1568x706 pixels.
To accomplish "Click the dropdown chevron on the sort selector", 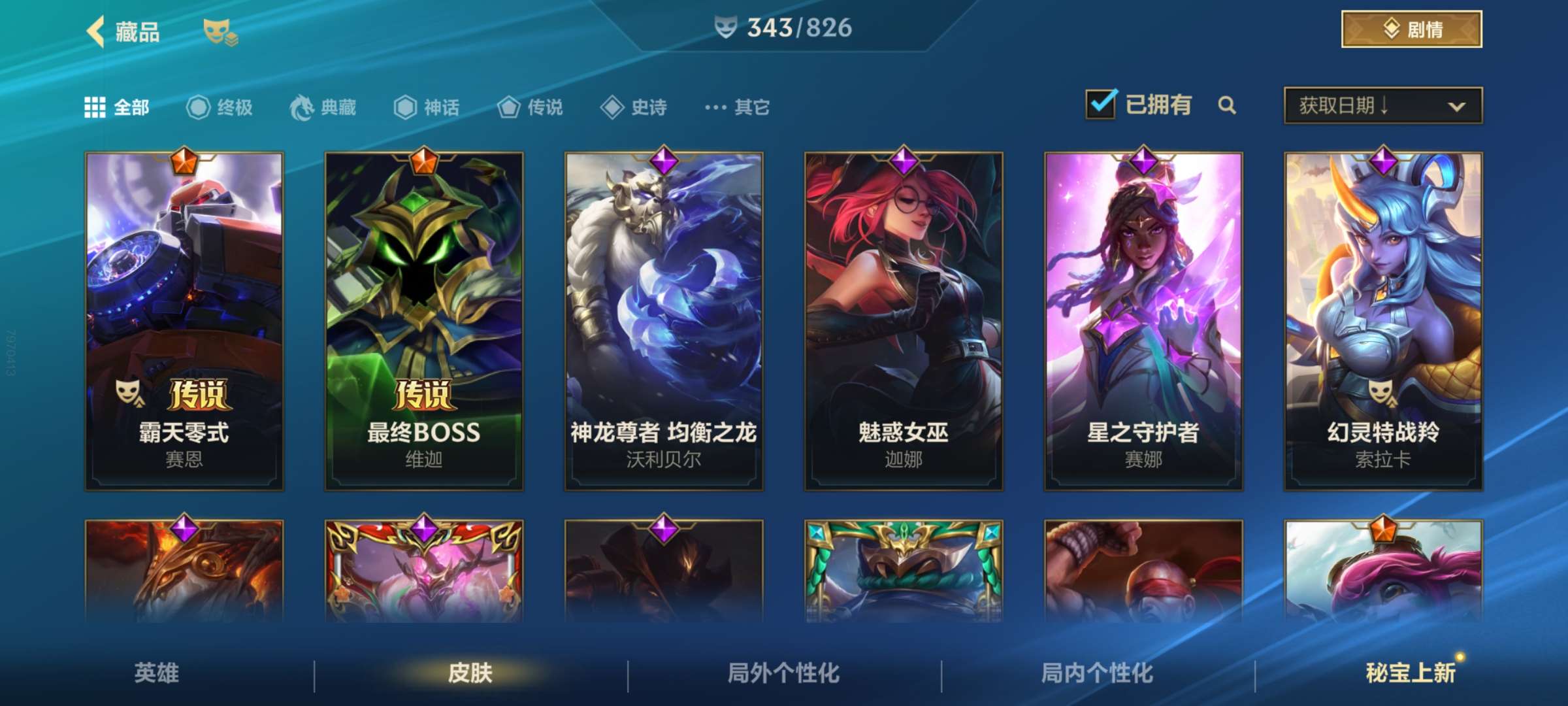I will [x=1455, y=105].
